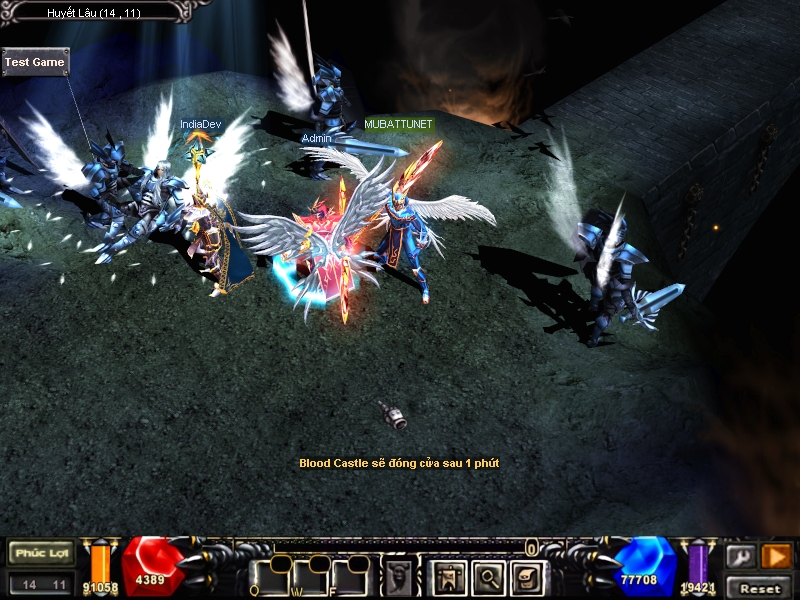The height and width of the screenshot is (600, 800).
Task: Open the scroll icon menu
Action: [527, 577]
